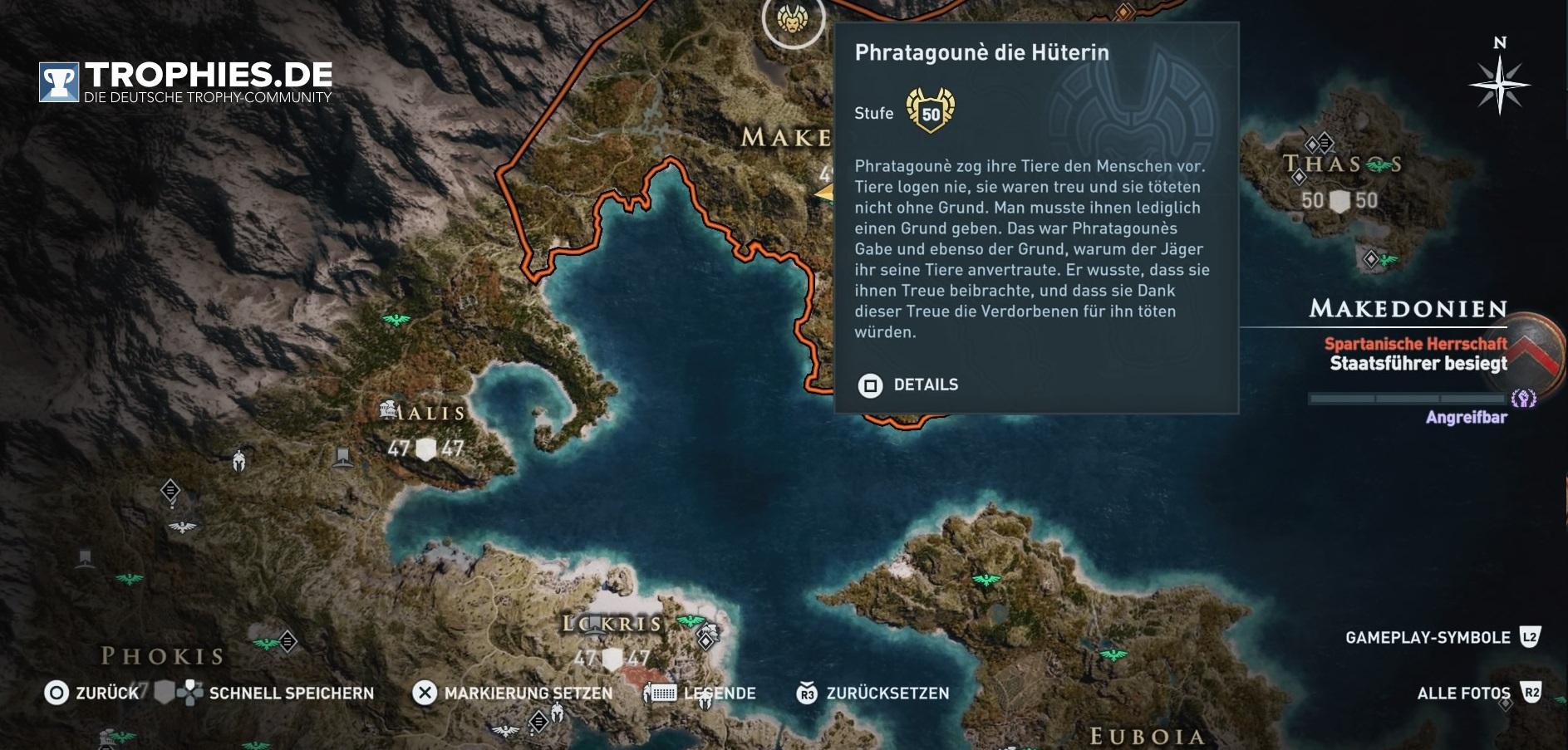Show ALLE FOTOS on the map
This screenshot has height=750, width=1568.
[1478, 693]
